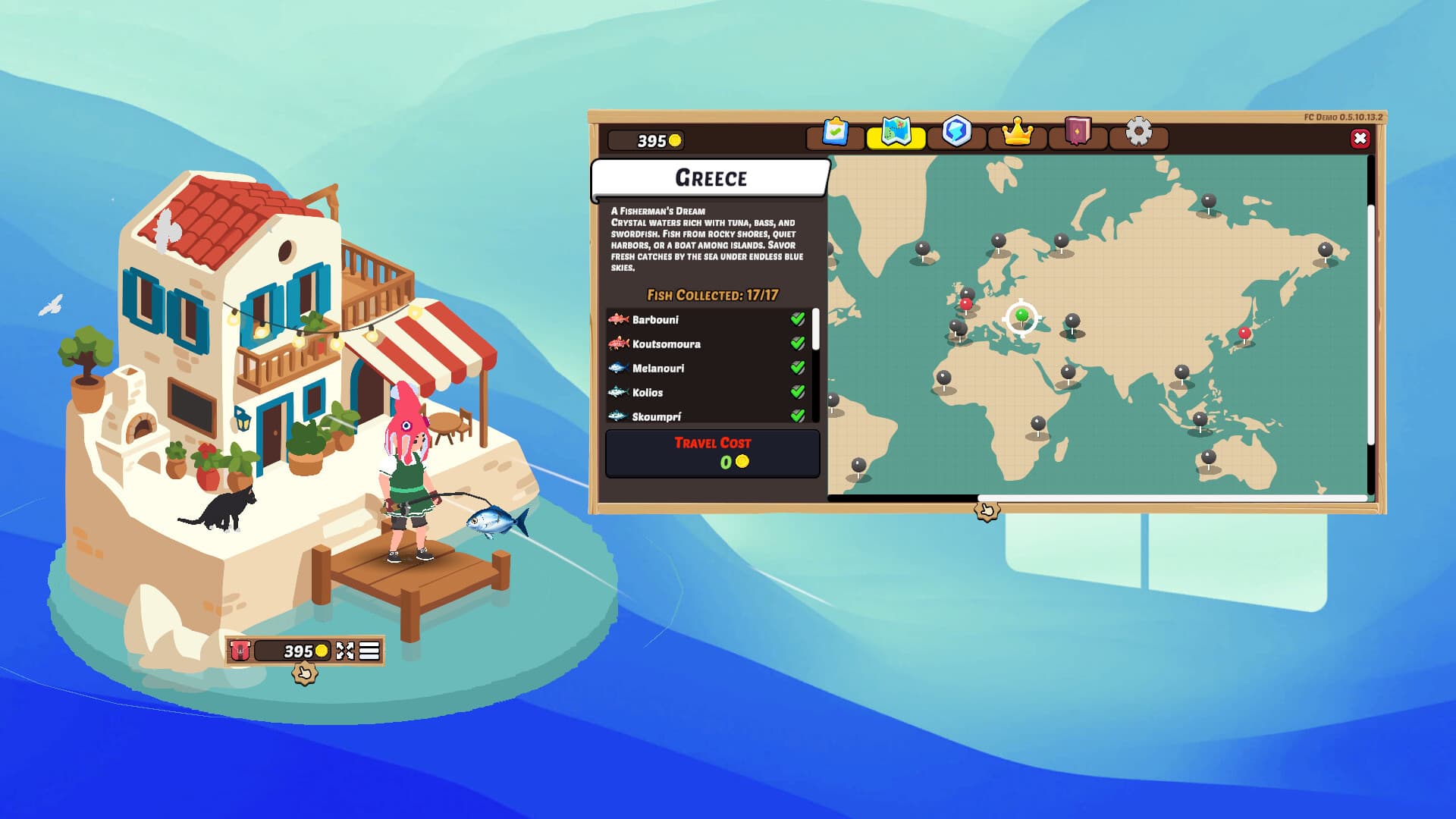Open the quest clipboard panel
1456x819 pixels.
point(835,133)
